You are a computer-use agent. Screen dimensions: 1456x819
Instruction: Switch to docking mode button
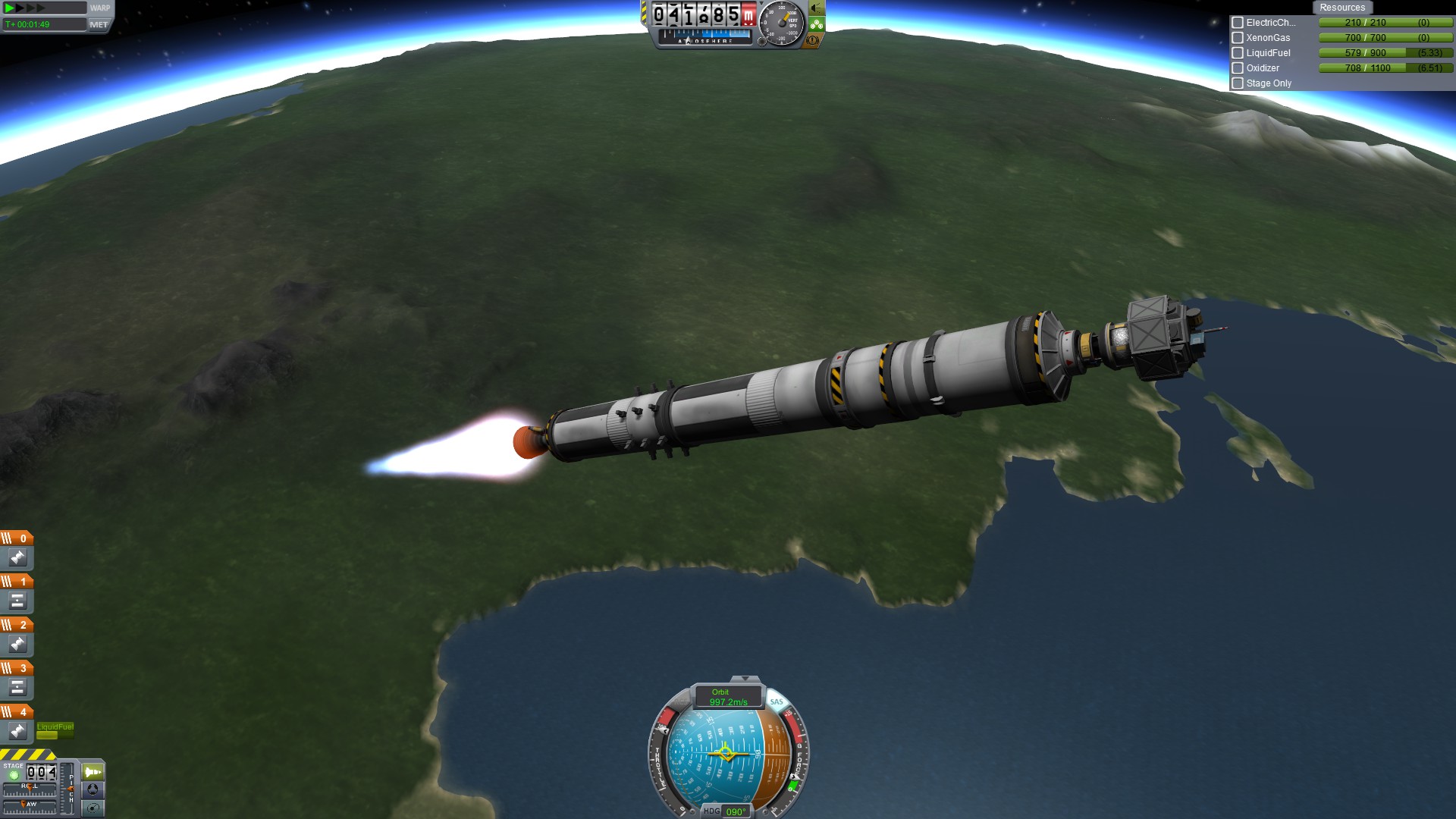93,789
